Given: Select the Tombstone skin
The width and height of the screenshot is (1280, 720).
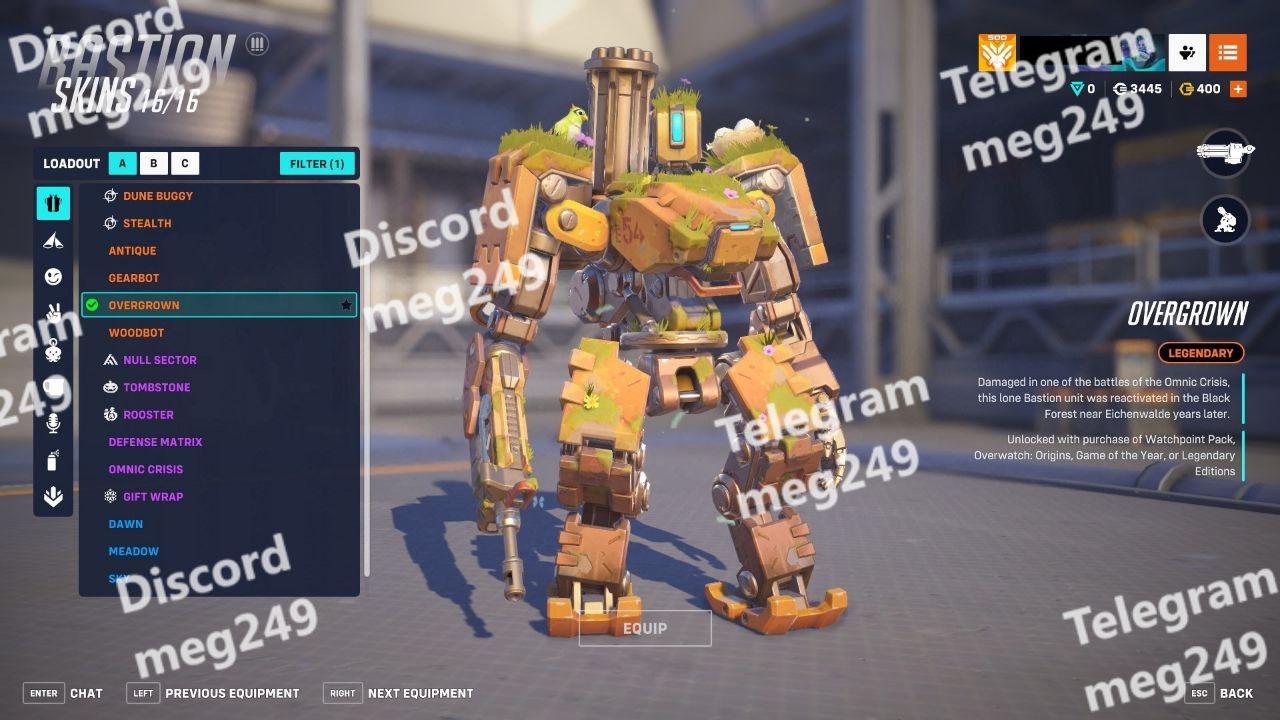Looking at the screenshot, I should click(x=156, y=387).
